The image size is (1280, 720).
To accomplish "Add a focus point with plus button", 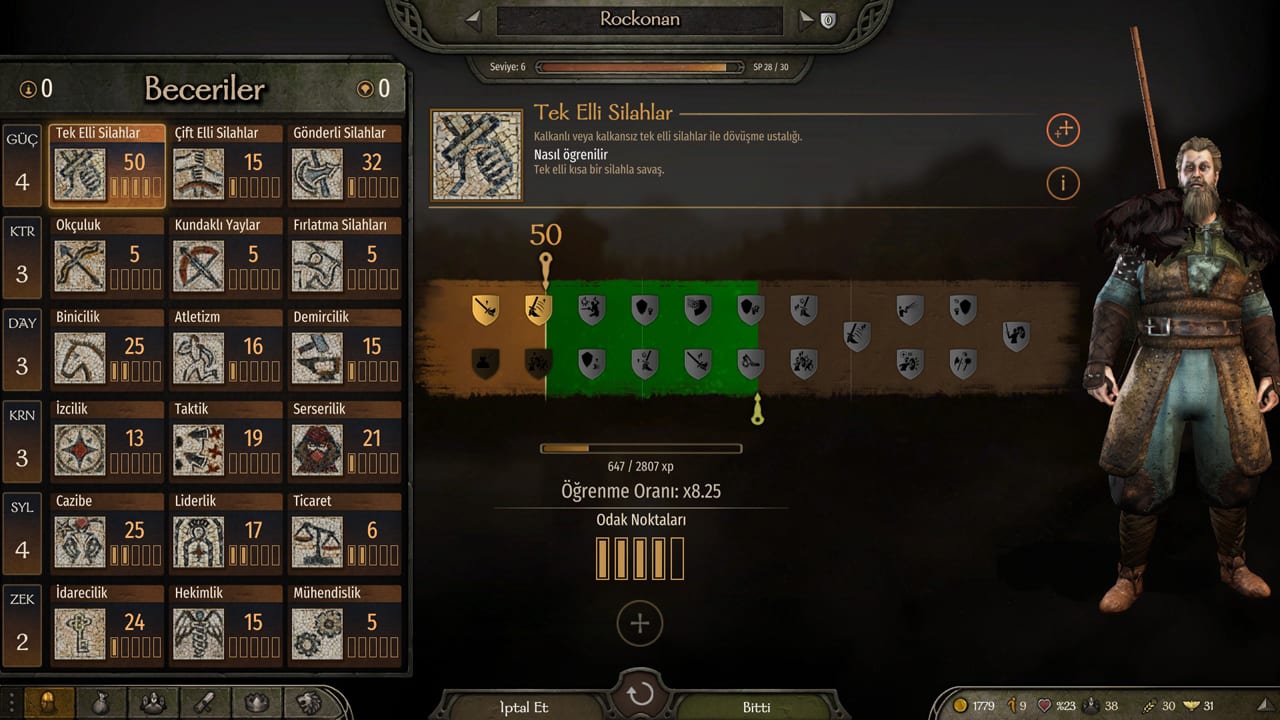I will point(640,624).
